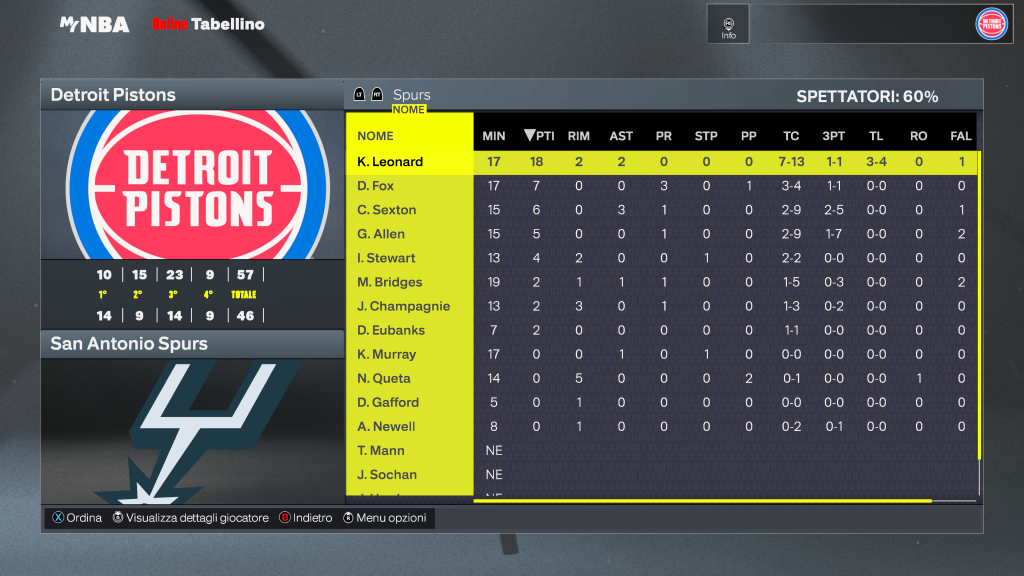Image resolution: width=1024 pixels, height=576 pixels.
Task: Sort by the AST column header
Action: [x=621, y=136]
